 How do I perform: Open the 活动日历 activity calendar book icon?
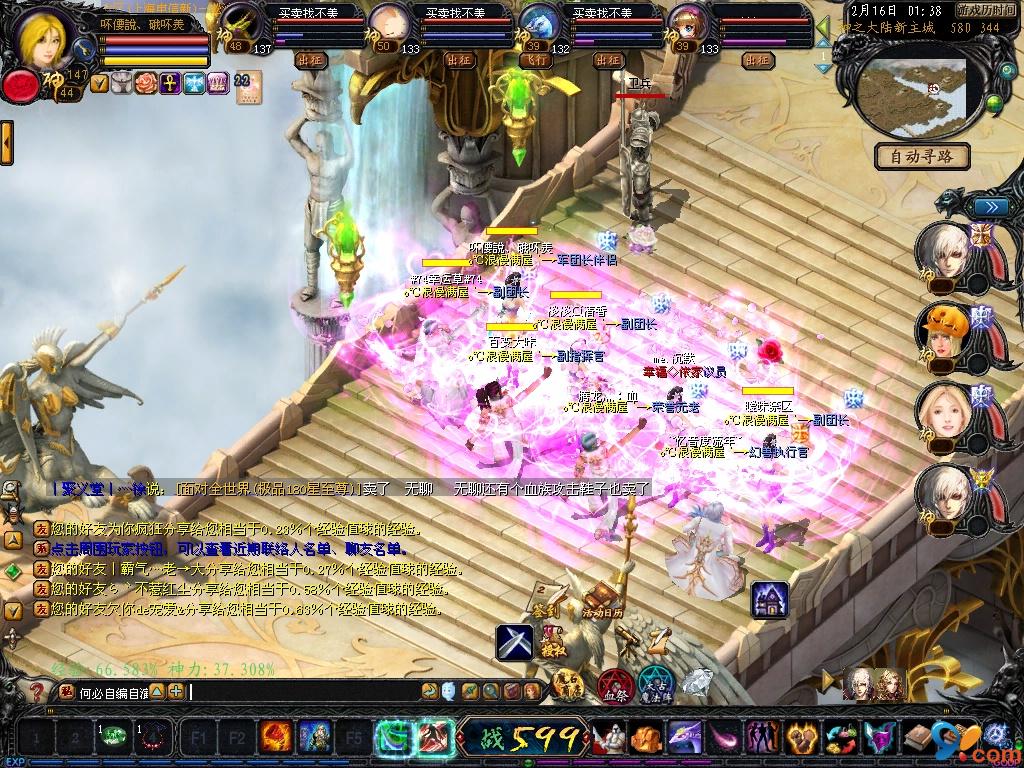[x=603, y=596]
